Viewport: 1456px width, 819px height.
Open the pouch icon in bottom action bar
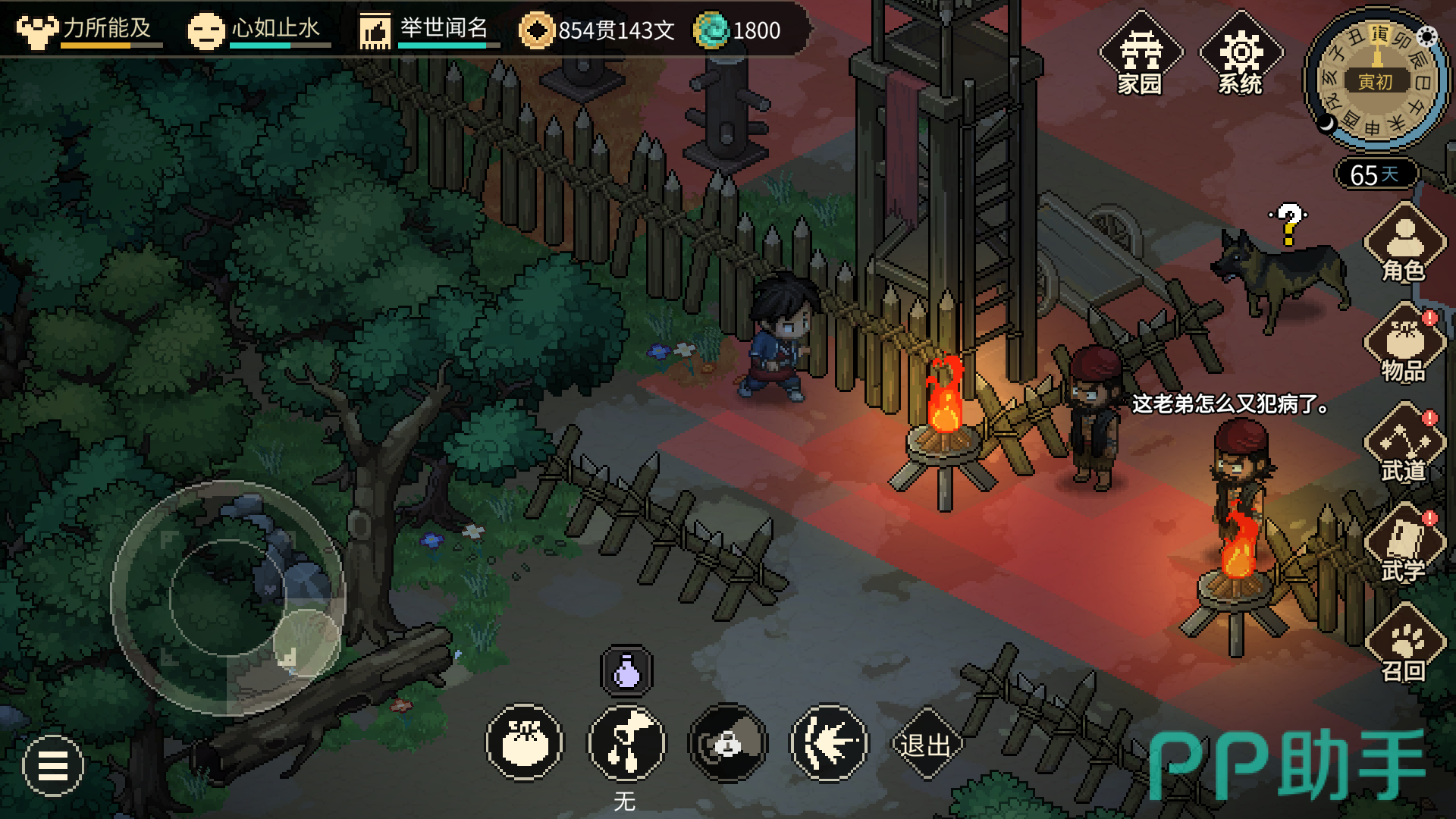pos(525,743)
